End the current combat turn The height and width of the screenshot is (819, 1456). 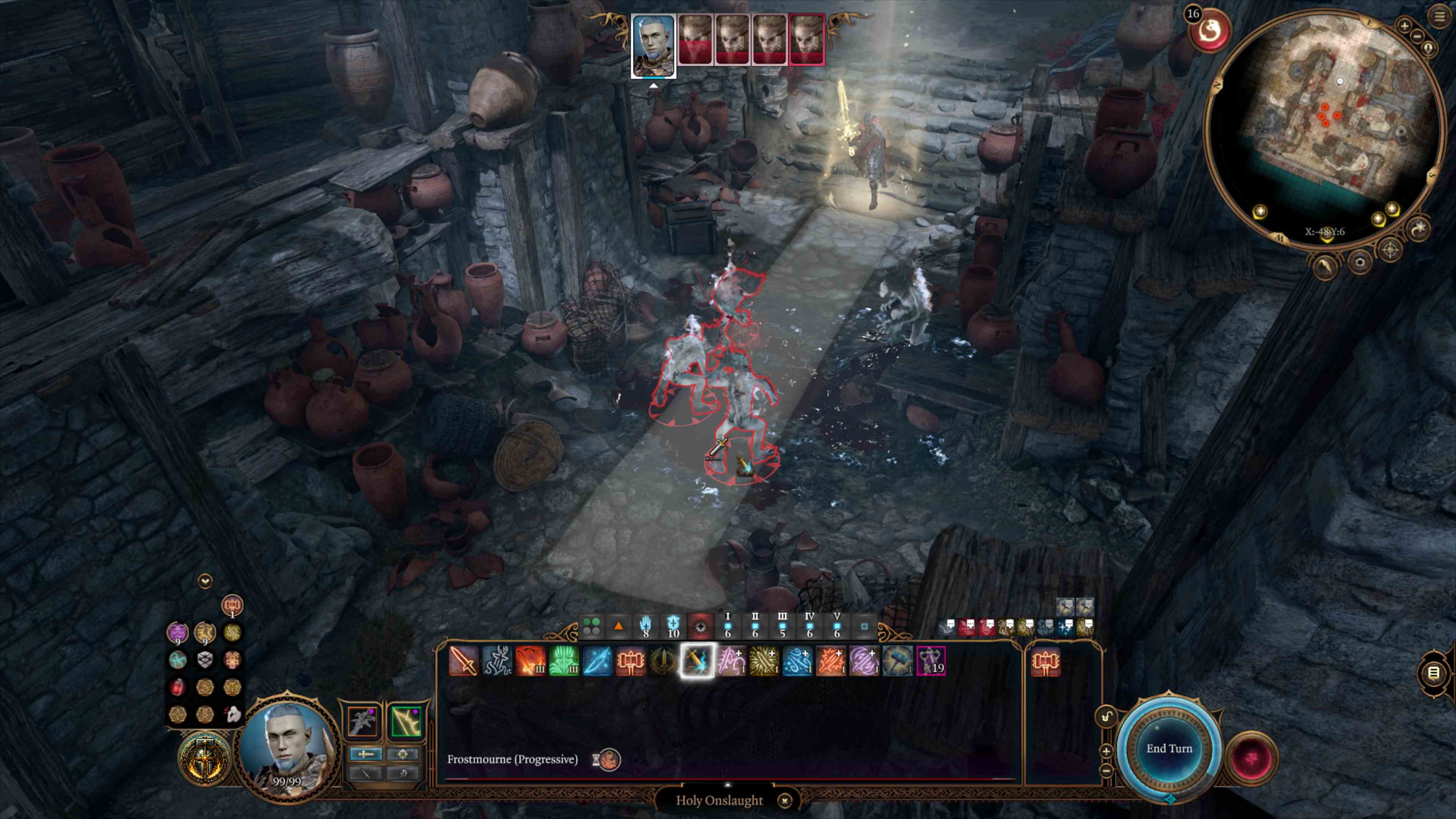pyautogui.click(x=1169, y=748)
